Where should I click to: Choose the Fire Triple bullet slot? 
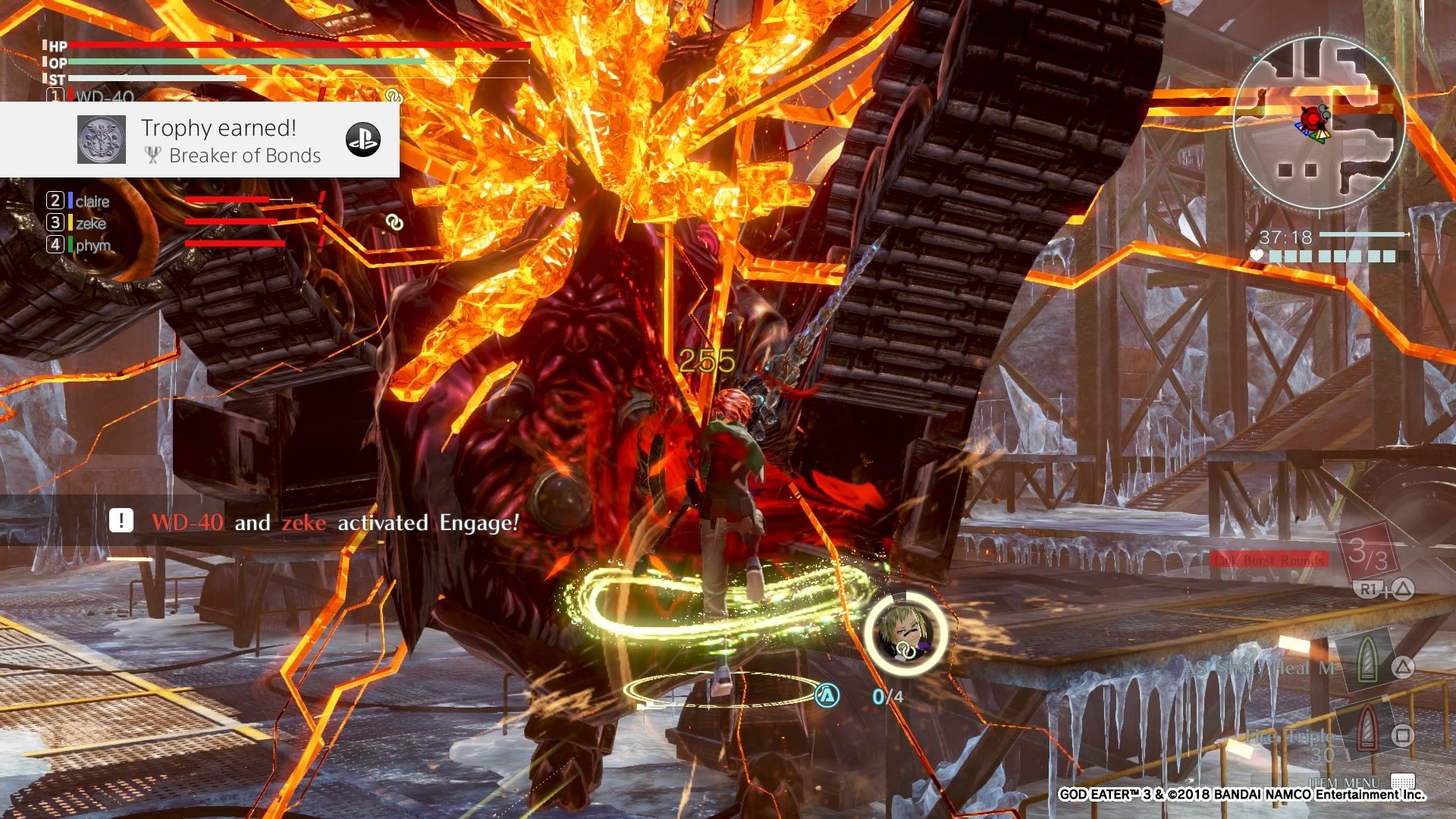click(1366, 733)
